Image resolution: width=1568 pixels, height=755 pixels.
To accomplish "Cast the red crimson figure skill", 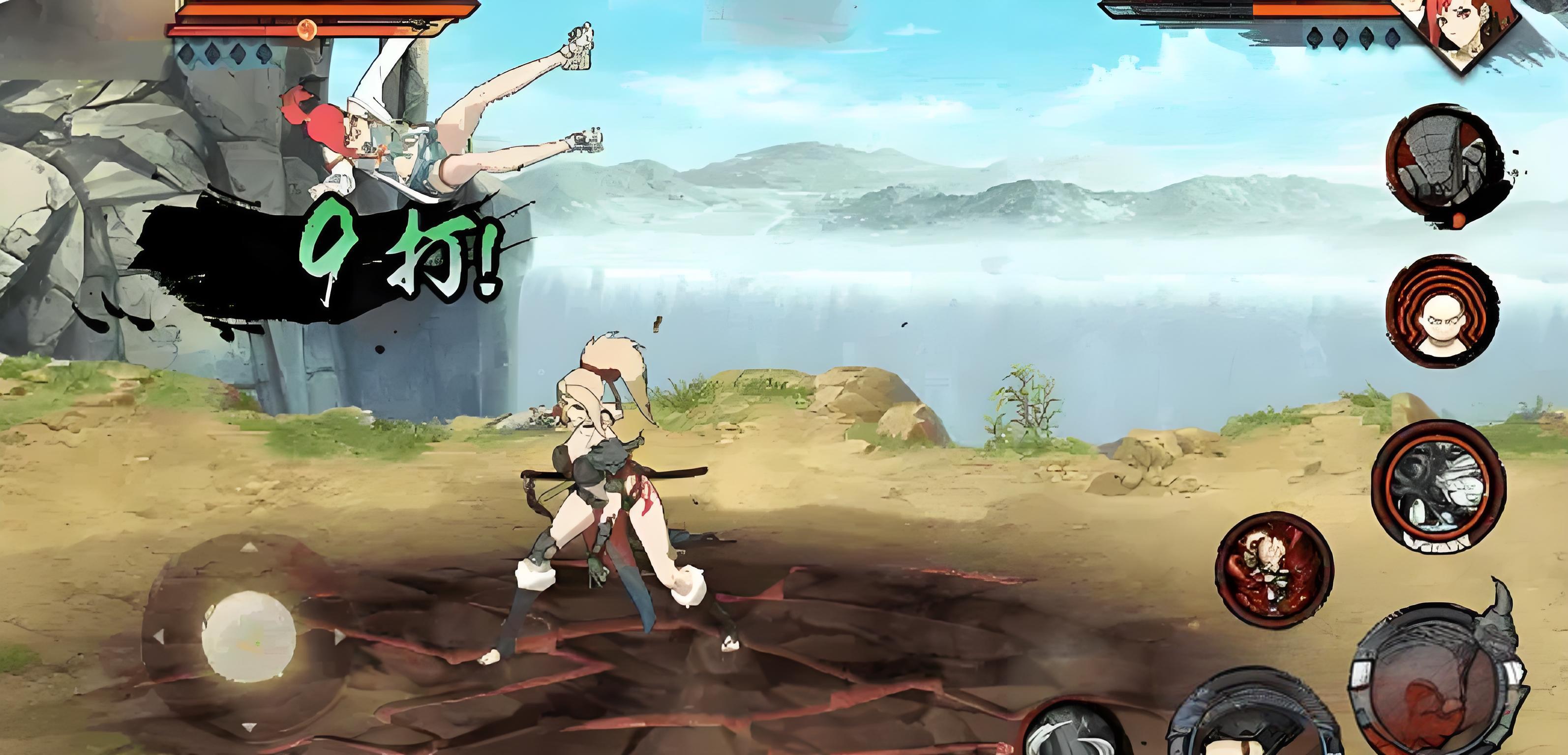I will point(1274,570).
